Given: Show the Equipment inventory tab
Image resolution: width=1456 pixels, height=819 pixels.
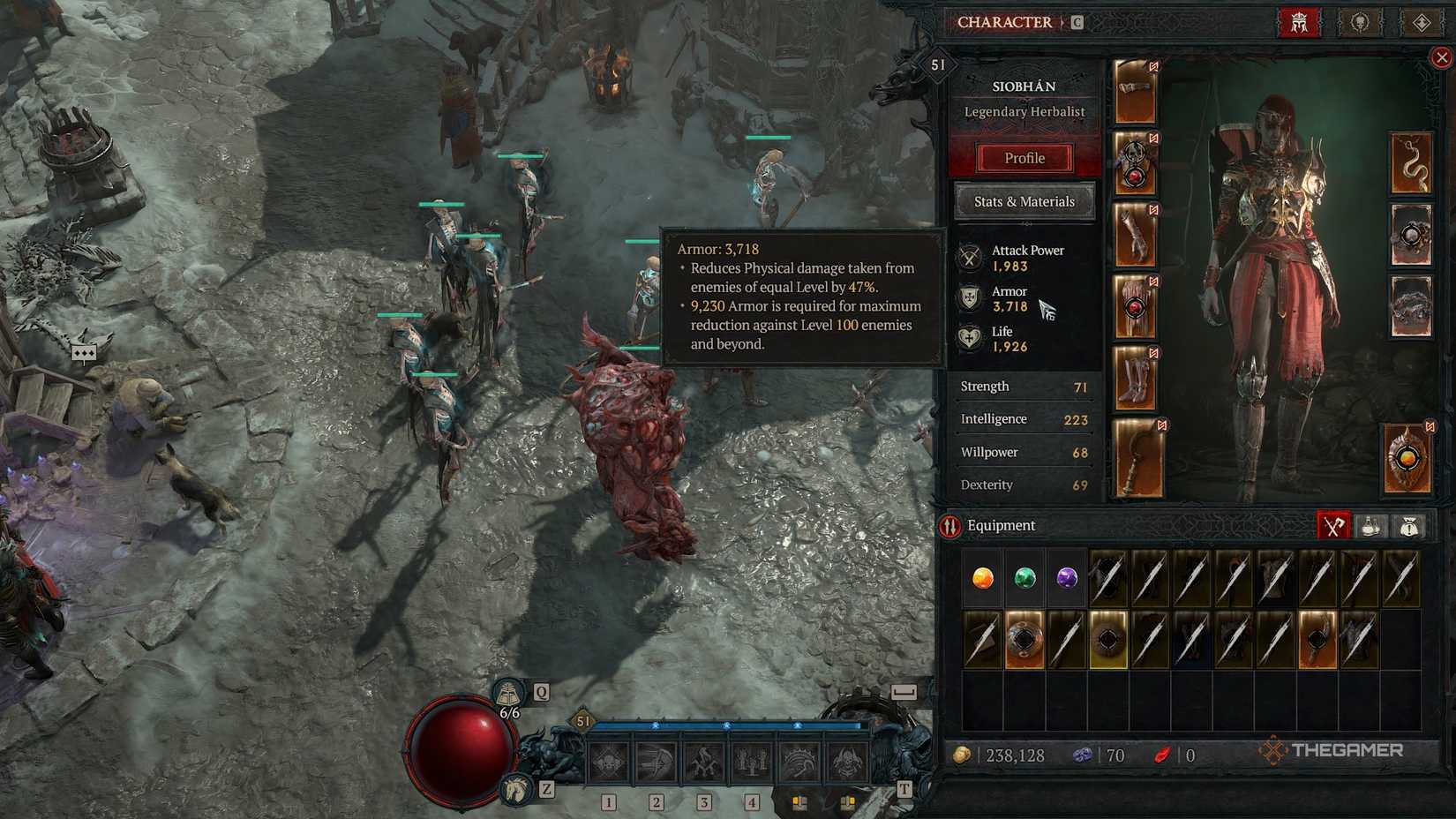Looking at the screenshot, I should click(1332, 526).
